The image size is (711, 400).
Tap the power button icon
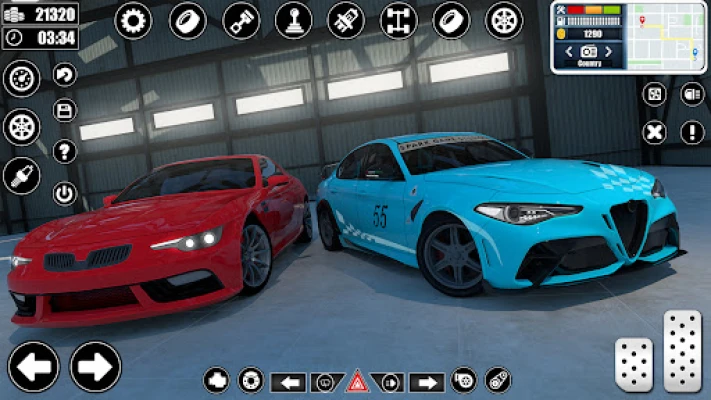click(x=65, y=192)
